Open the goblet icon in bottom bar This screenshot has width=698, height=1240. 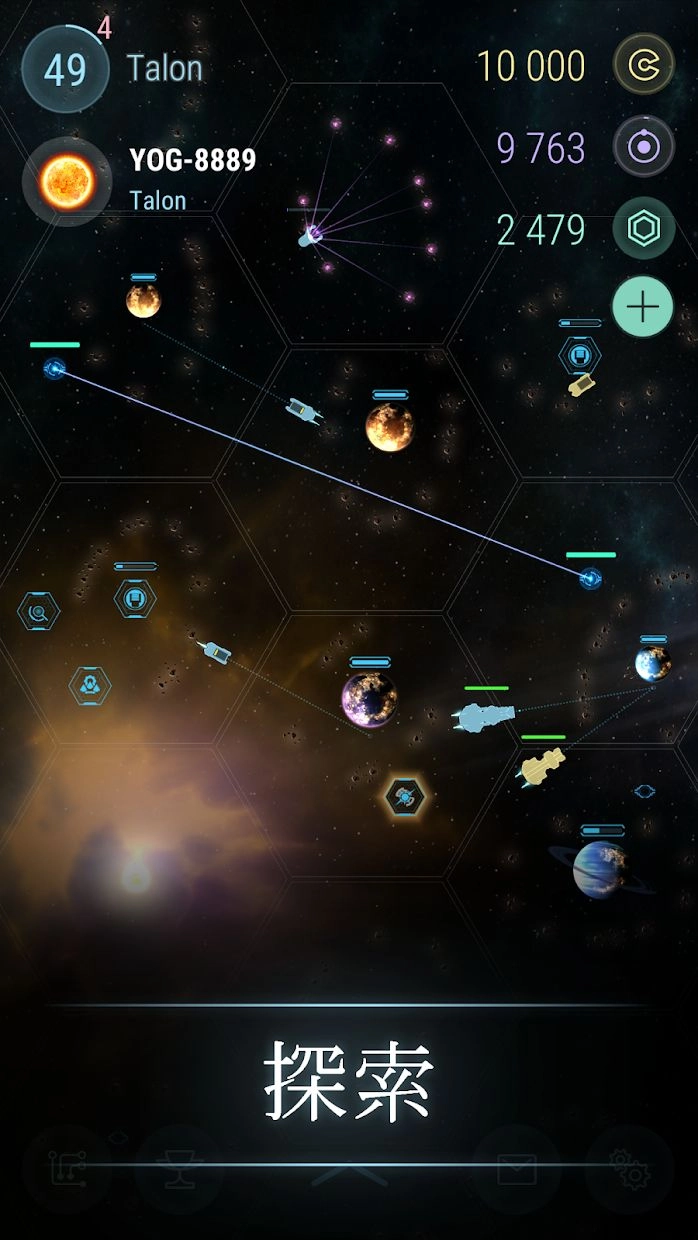(179, 1169)
